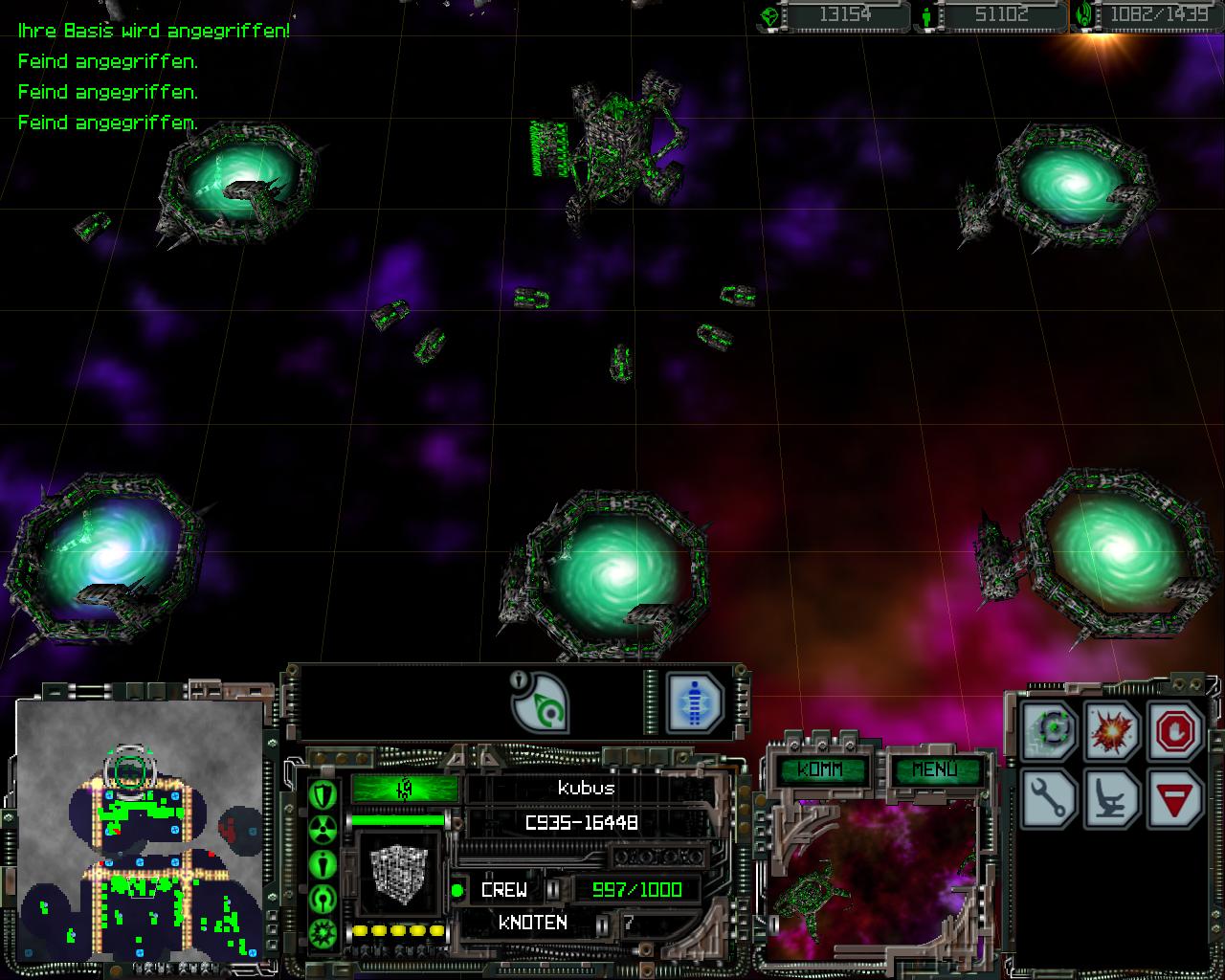The image size is (1225, 980).
Task: Activate the blue humanoid figure ability
Action: (693, 702)
